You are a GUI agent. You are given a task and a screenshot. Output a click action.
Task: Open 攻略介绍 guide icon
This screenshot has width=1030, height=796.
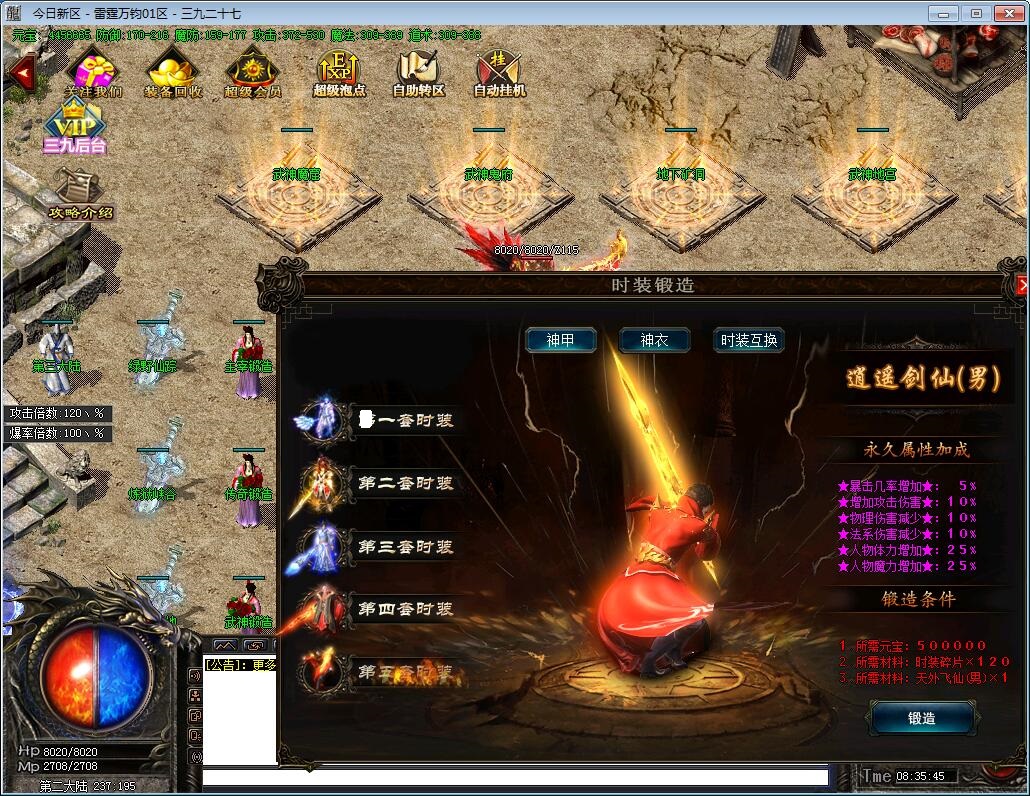tap(75, 193)
